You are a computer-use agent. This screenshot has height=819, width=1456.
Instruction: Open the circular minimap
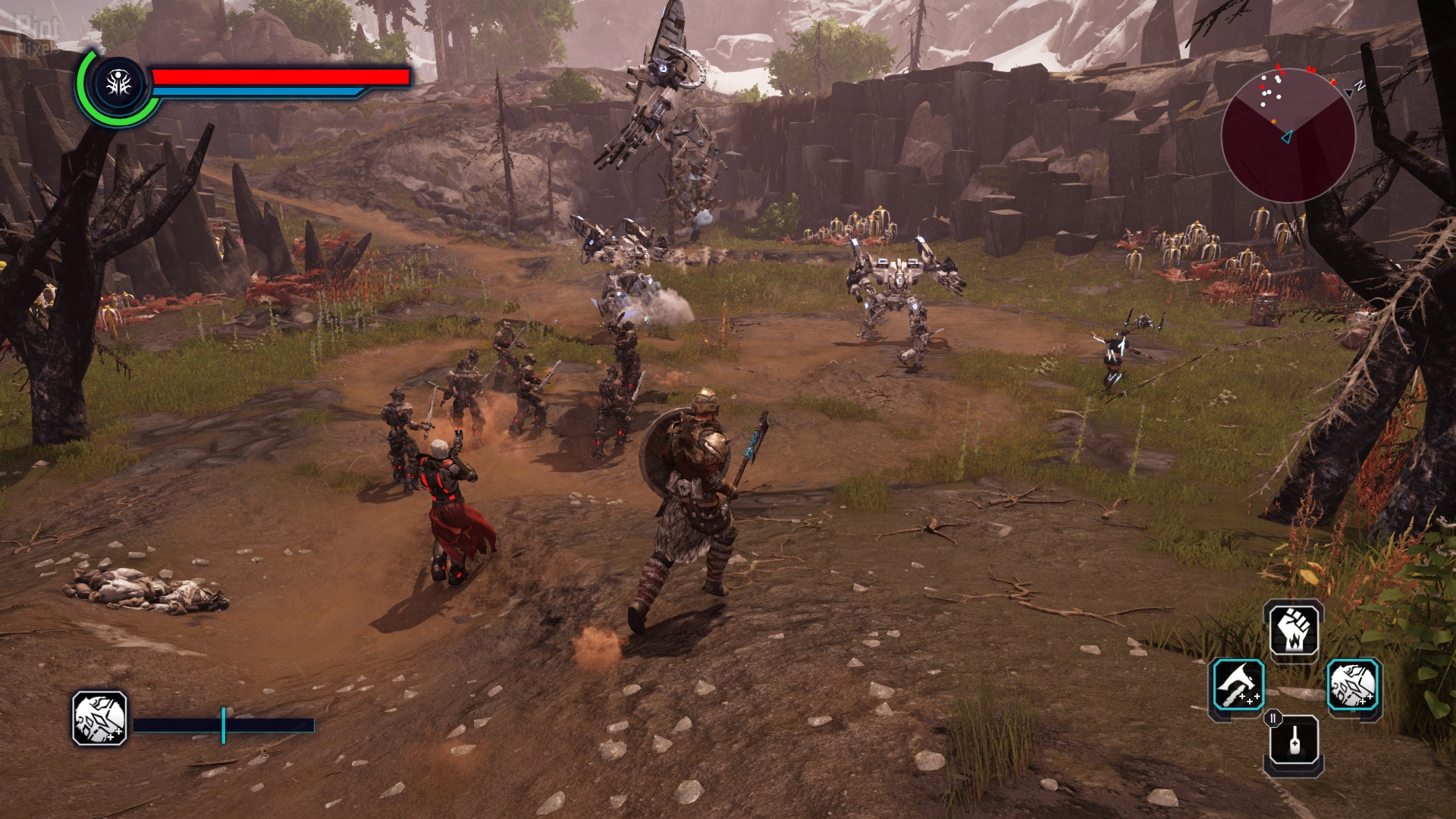[x=1288, y=135]
